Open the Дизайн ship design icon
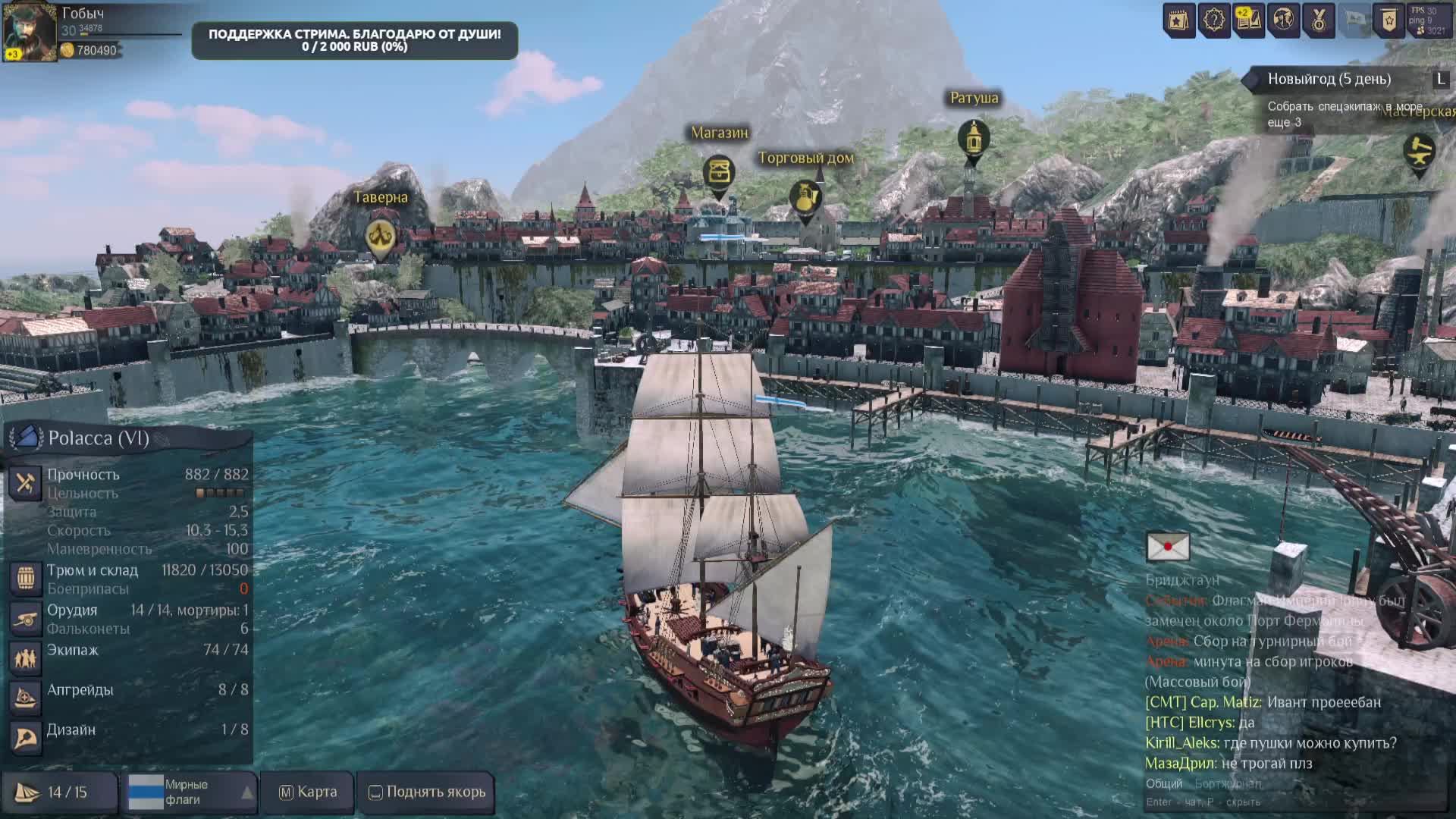This screenshot has width=1456, height=819. coord(25,737)
